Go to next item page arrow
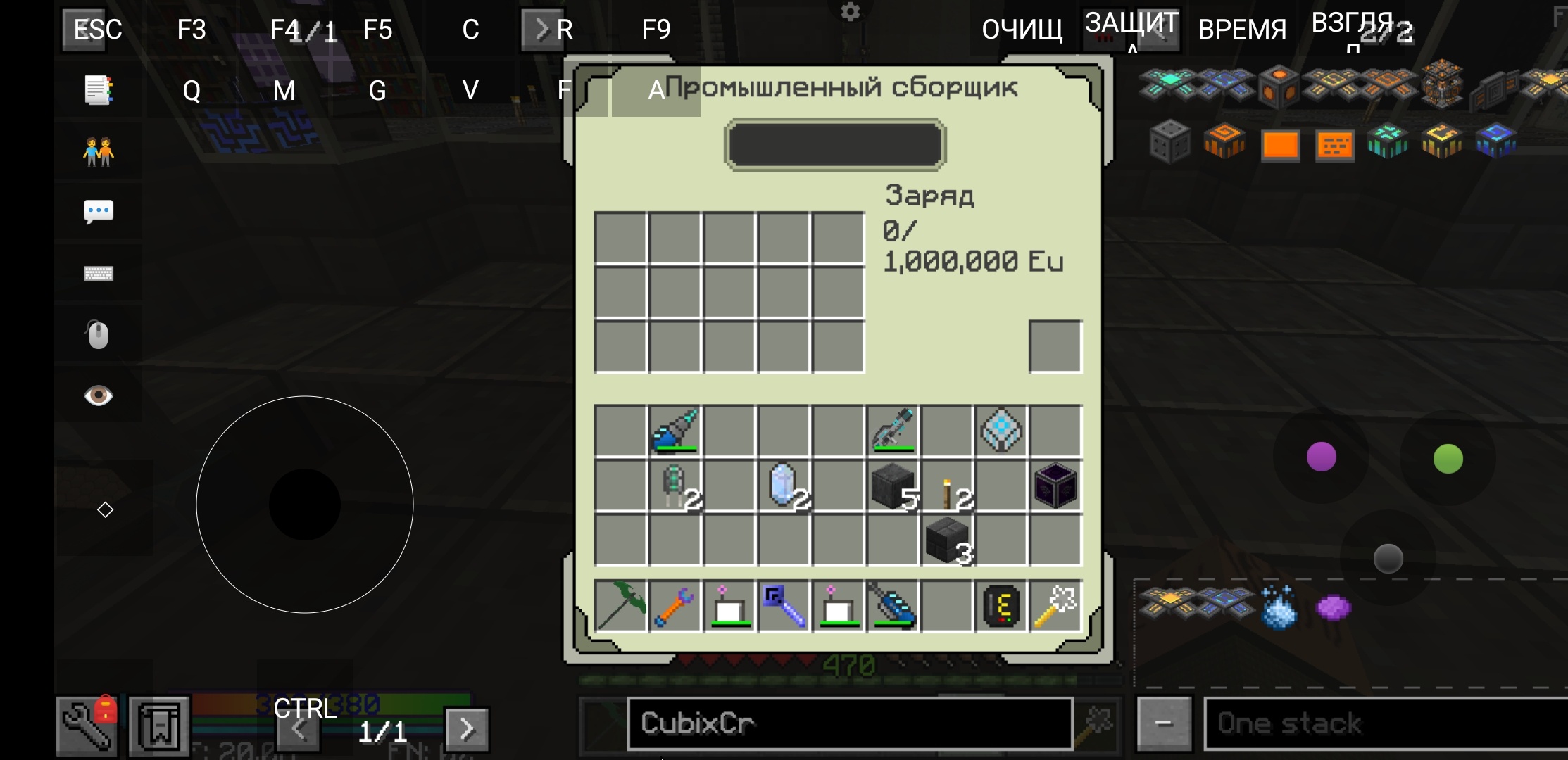 click(467, 729)
